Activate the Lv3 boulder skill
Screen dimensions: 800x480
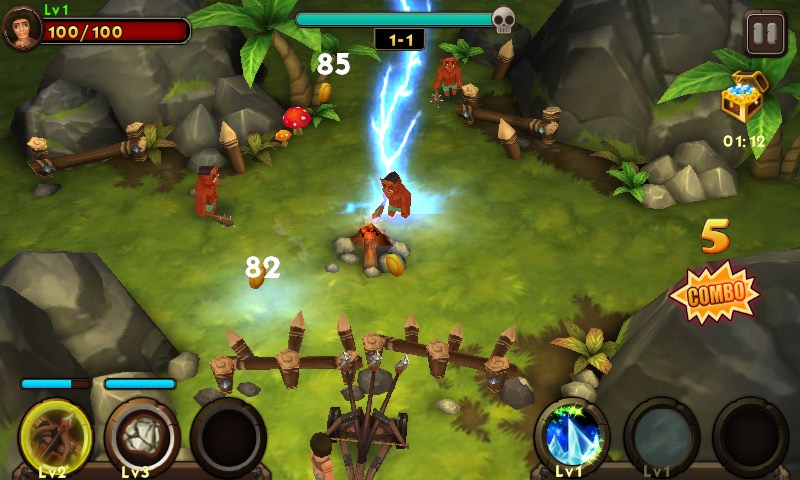[x=141, y=436]
